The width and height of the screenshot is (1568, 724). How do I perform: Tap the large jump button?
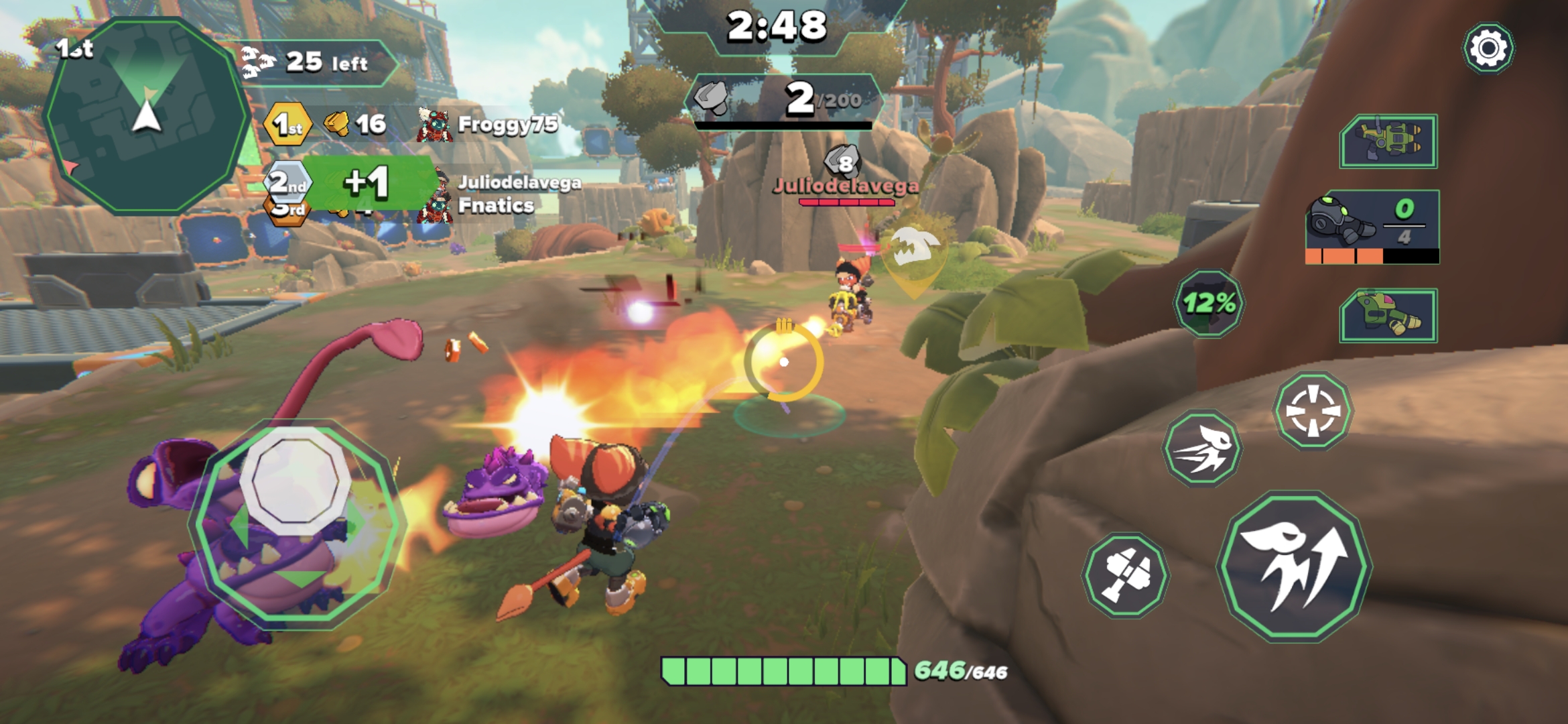1295,566
